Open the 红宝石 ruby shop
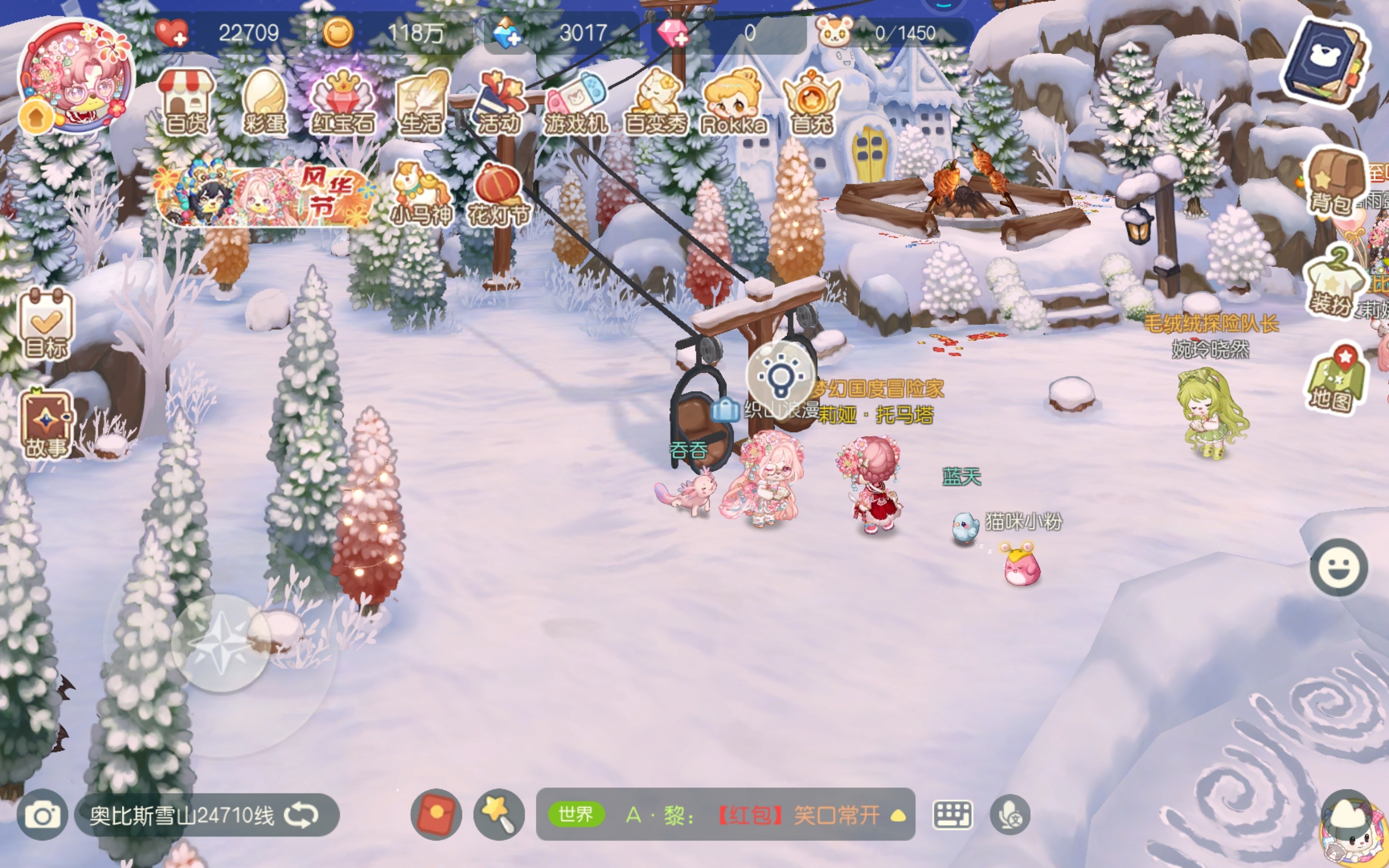This screenshot has height=868, width=1389. (x=342, y=102)
